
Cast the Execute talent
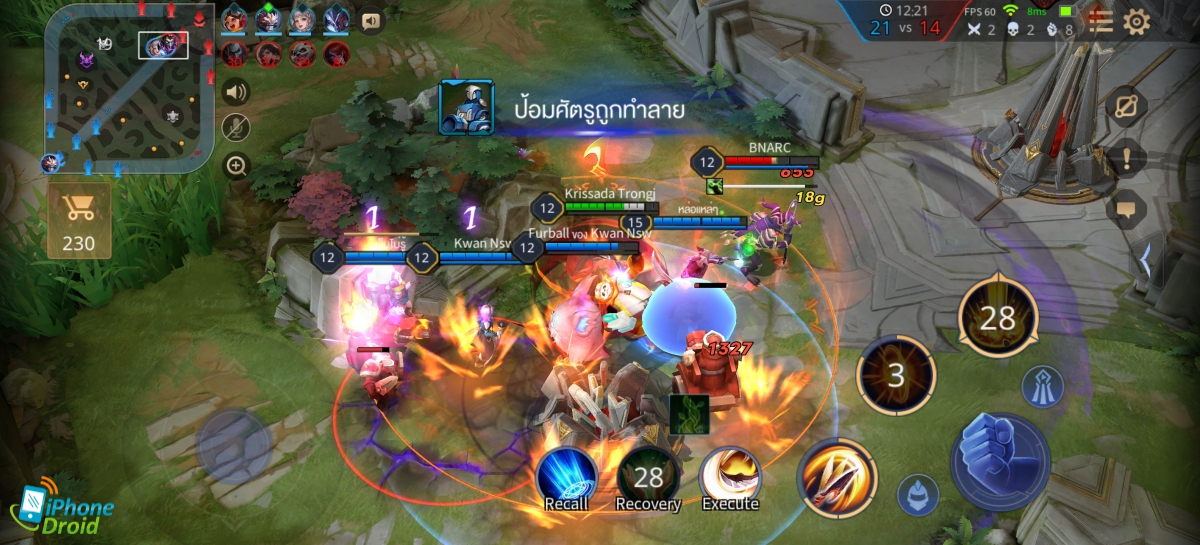(x=730, y=477)
